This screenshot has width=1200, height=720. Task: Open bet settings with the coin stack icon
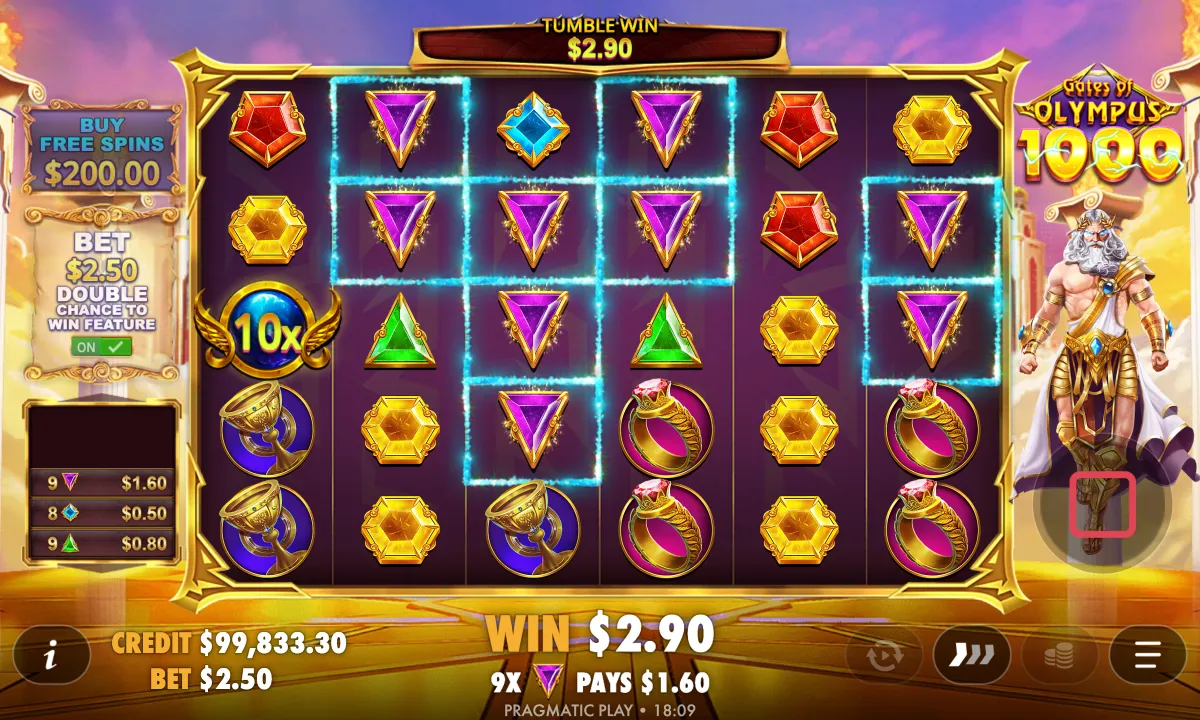click(1059, 656)
